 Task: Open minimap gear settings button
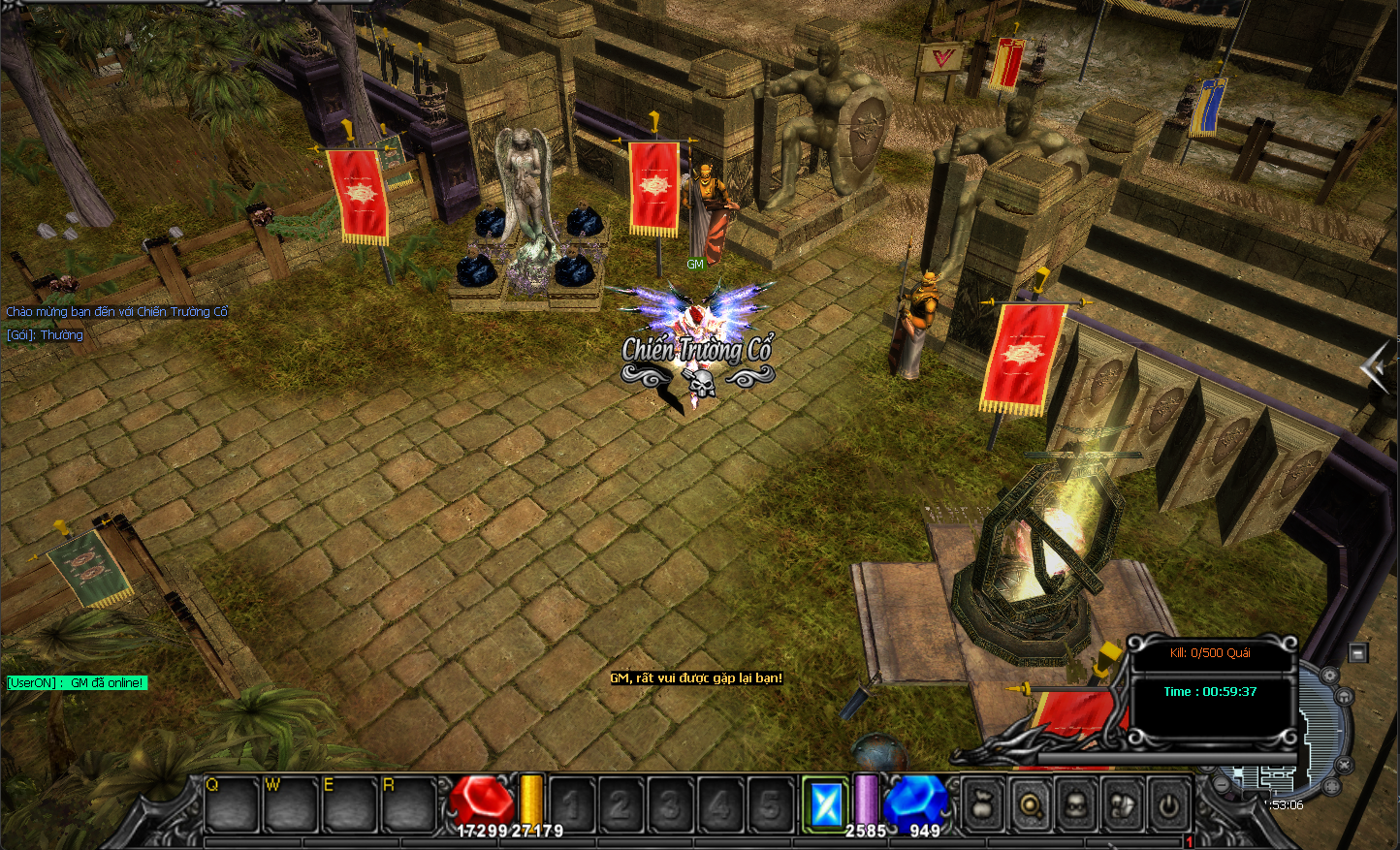(1331, 676)
